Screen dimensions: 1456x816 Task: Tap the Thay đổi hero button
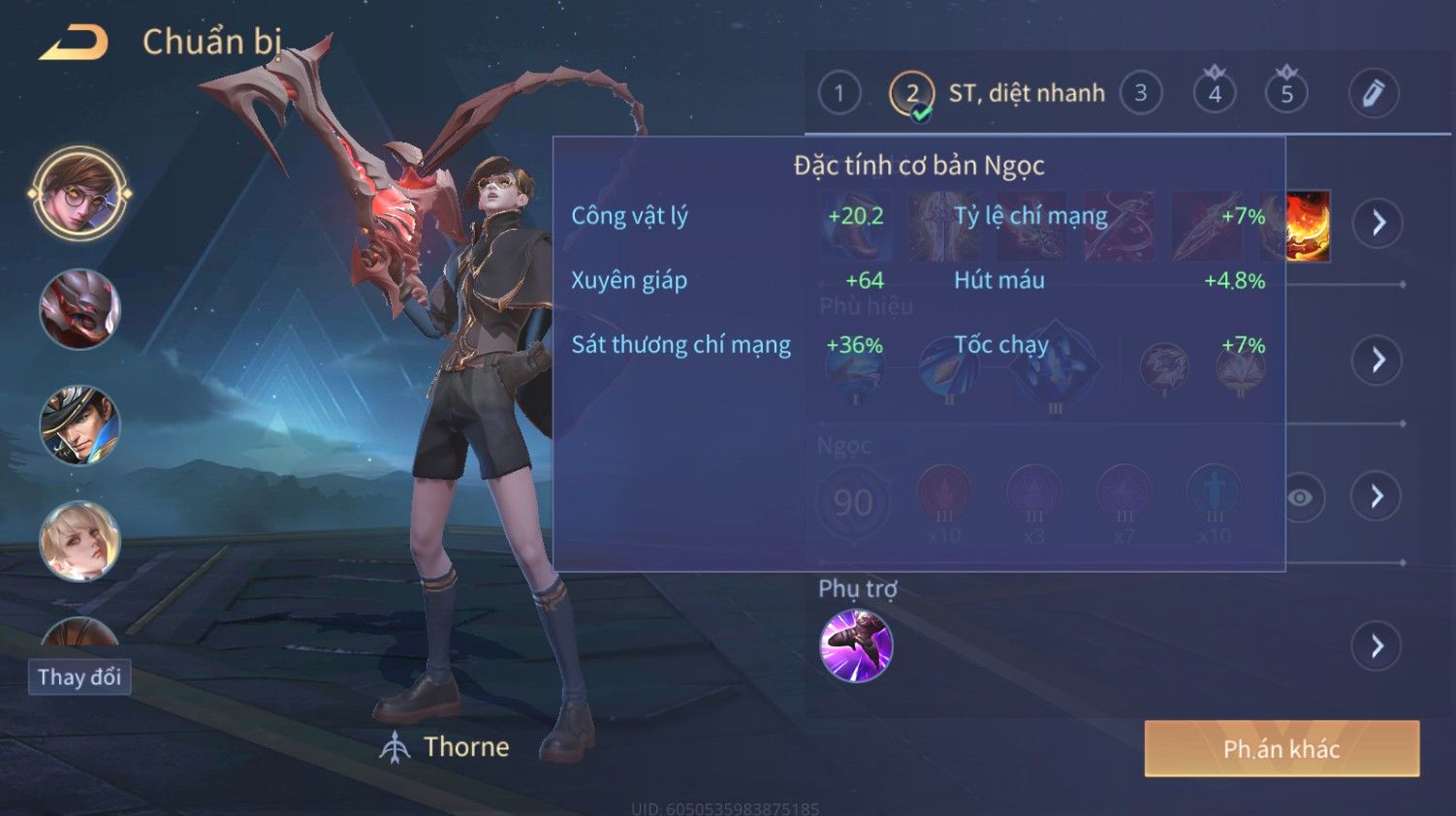(79, 676)
